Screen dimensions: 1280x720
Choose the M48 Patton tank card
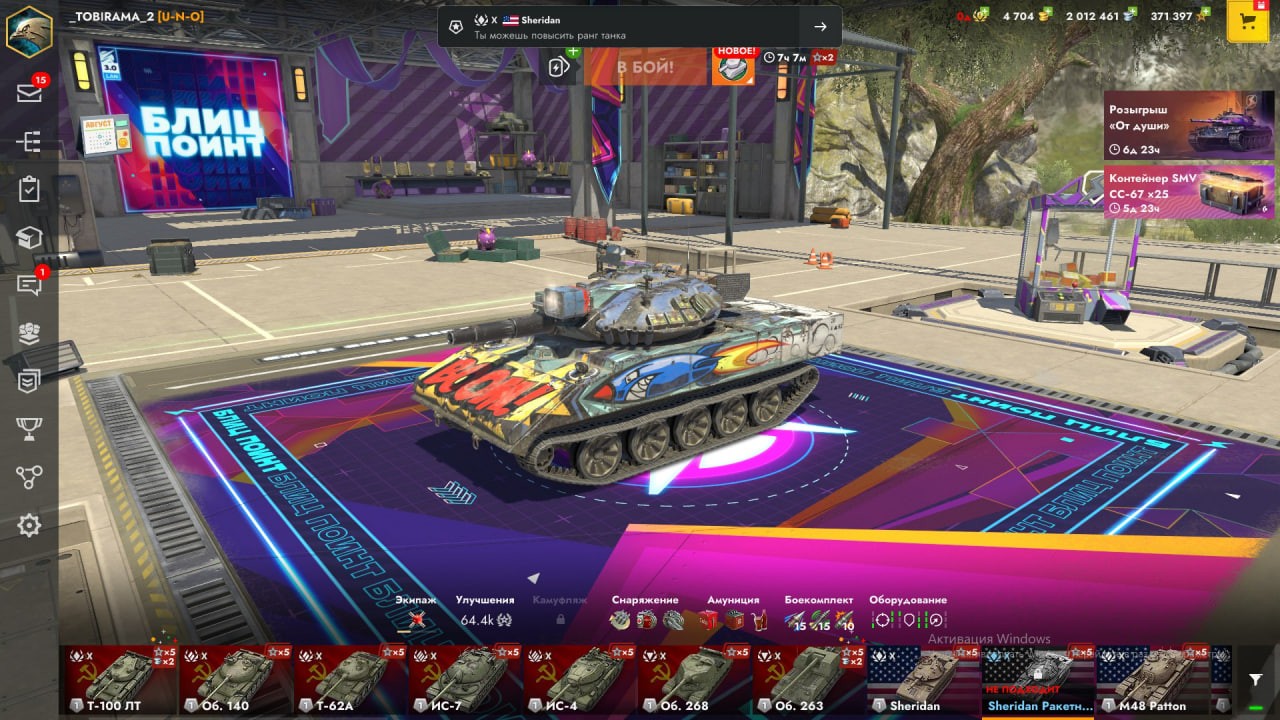(1152, 680)
